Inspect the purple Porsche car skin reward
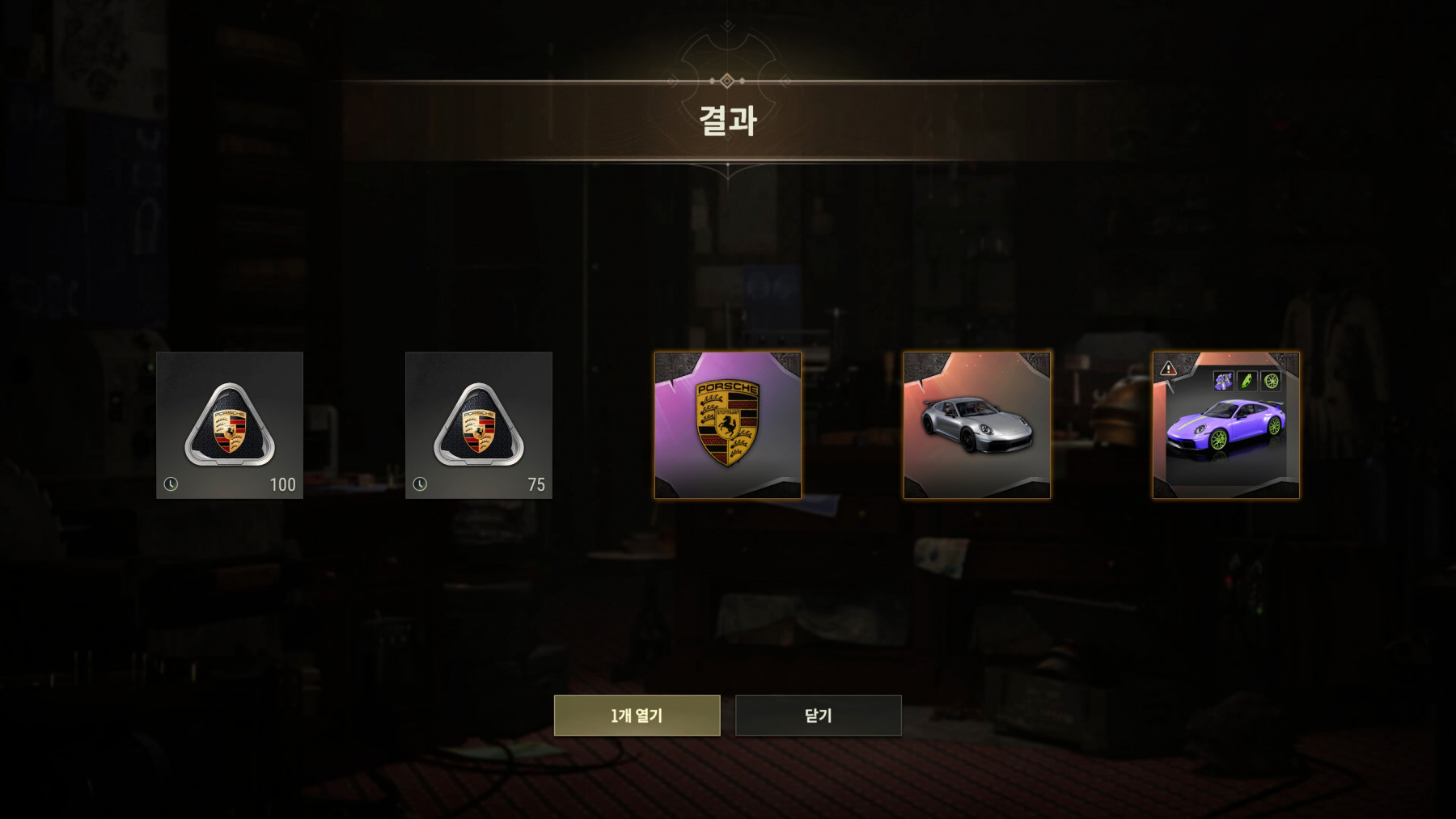Screen dimensions: 1456x819 (1226, 433)
